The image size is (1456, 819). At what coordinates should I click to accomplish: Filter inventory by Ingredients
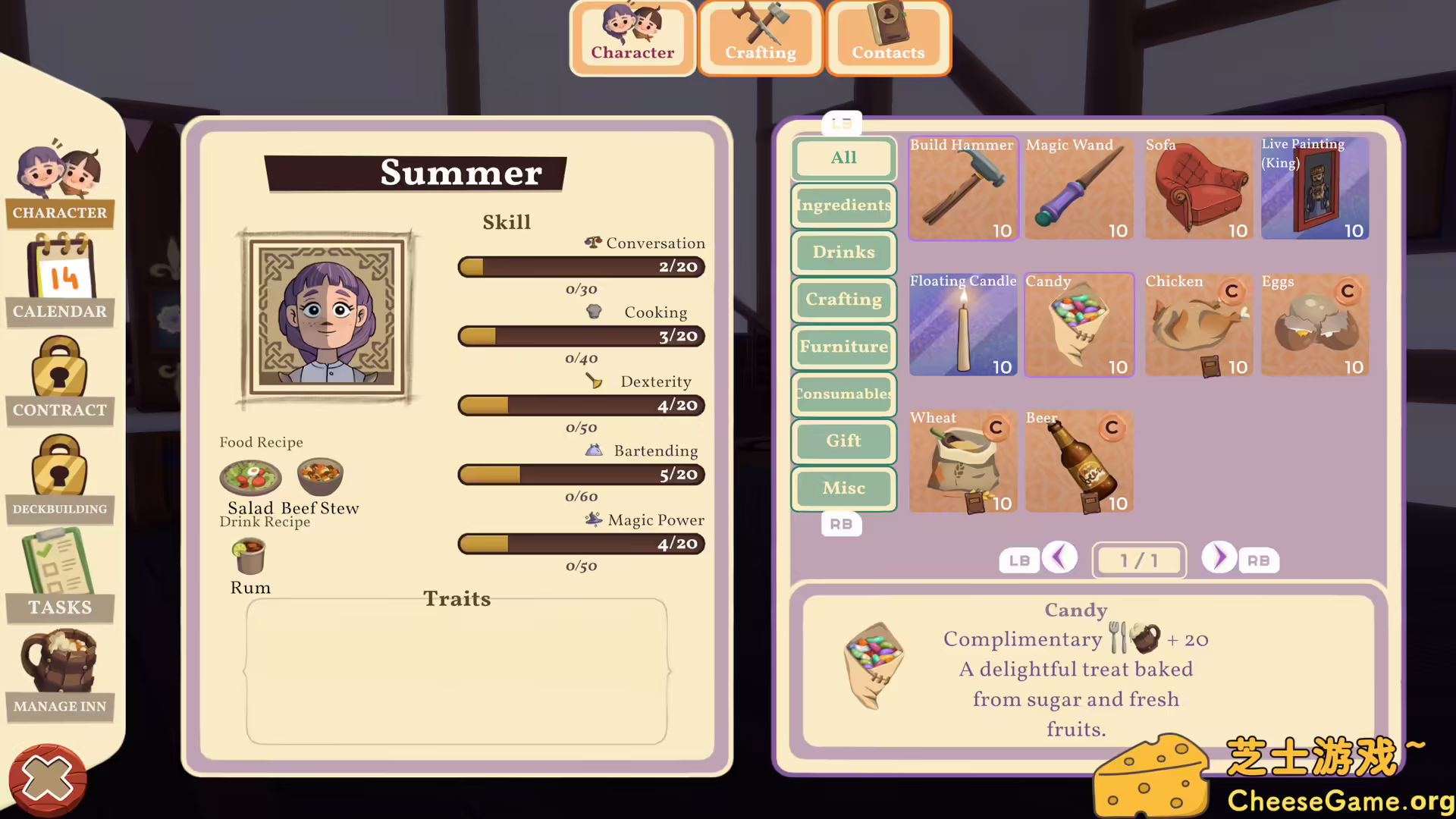pos(844,206)
